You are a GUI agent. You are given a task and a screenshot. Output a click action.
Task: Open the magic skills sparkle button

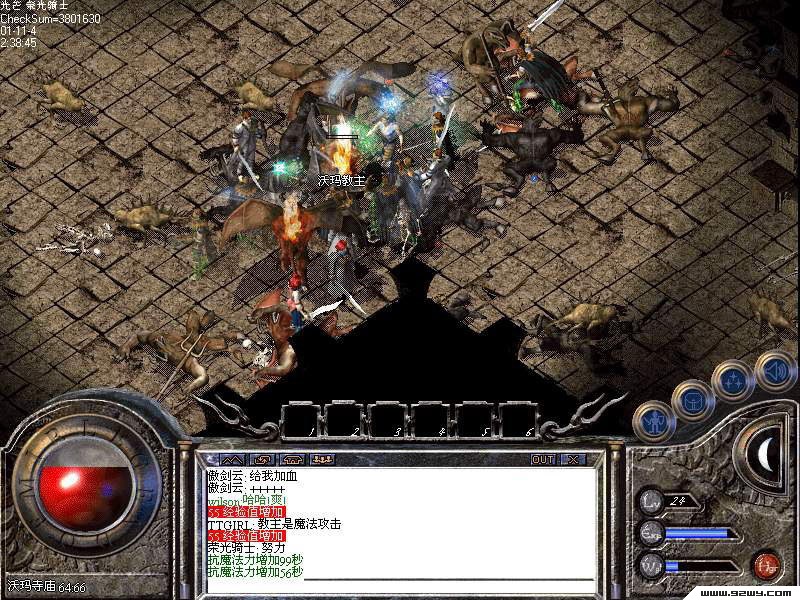734,381
